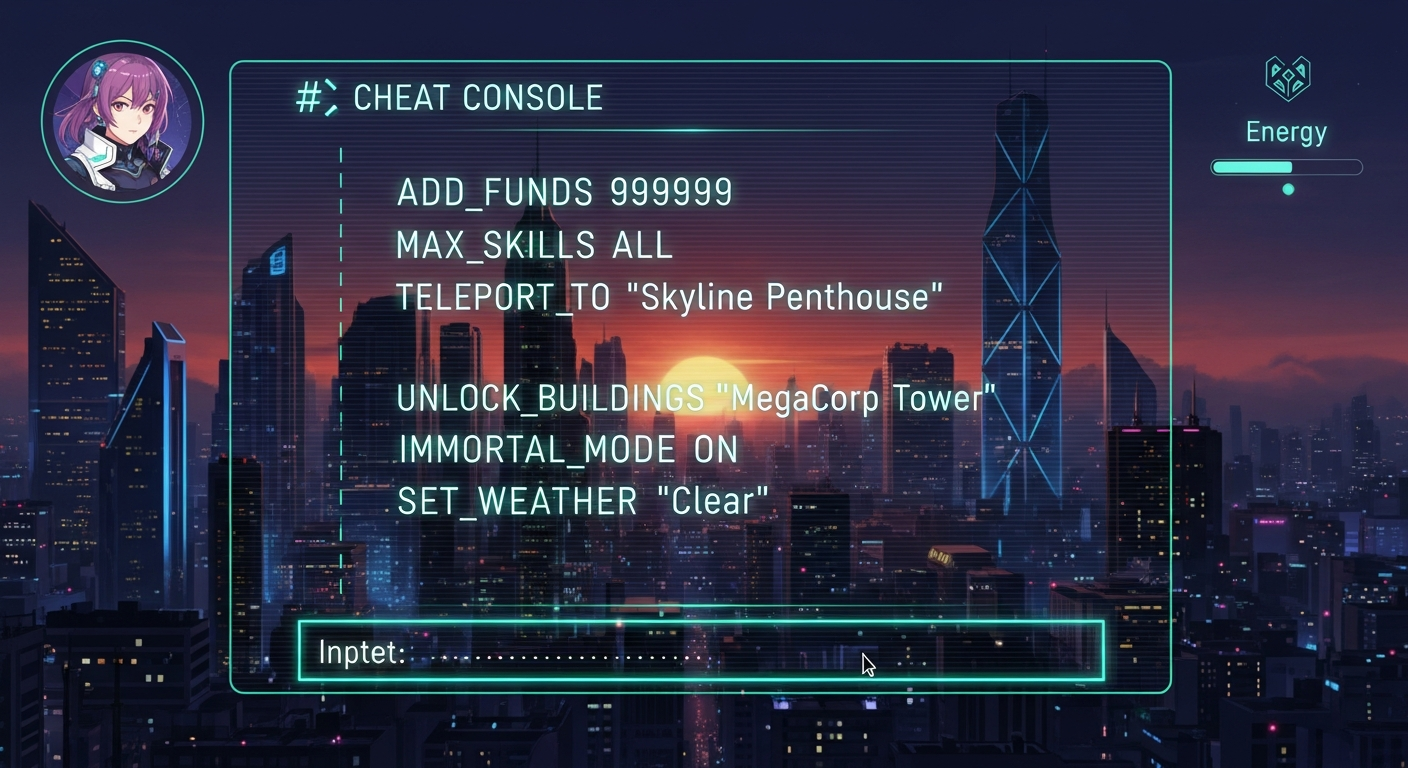Select the CHEAT CONSOLE title tab

[x=480, y=97]
